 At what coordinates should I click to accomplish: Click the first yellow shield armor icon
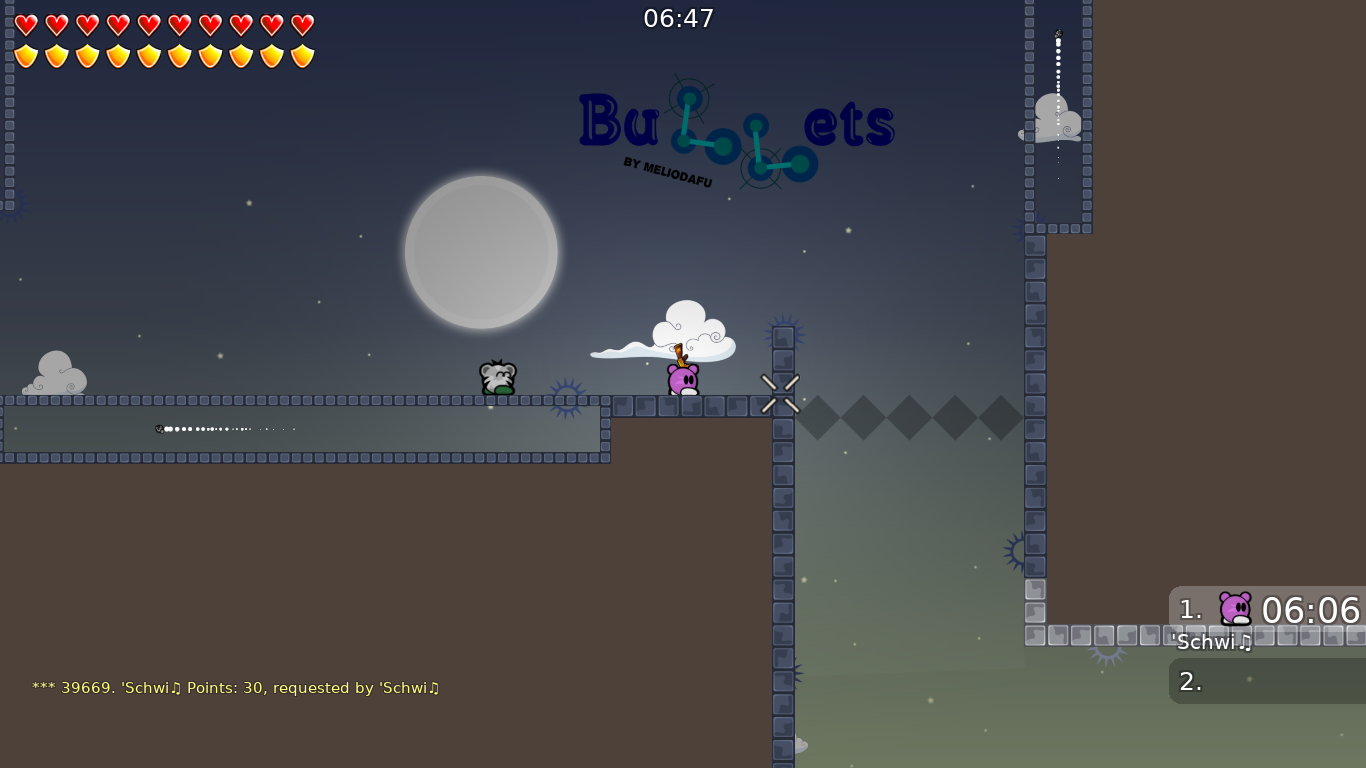point(25,56)
